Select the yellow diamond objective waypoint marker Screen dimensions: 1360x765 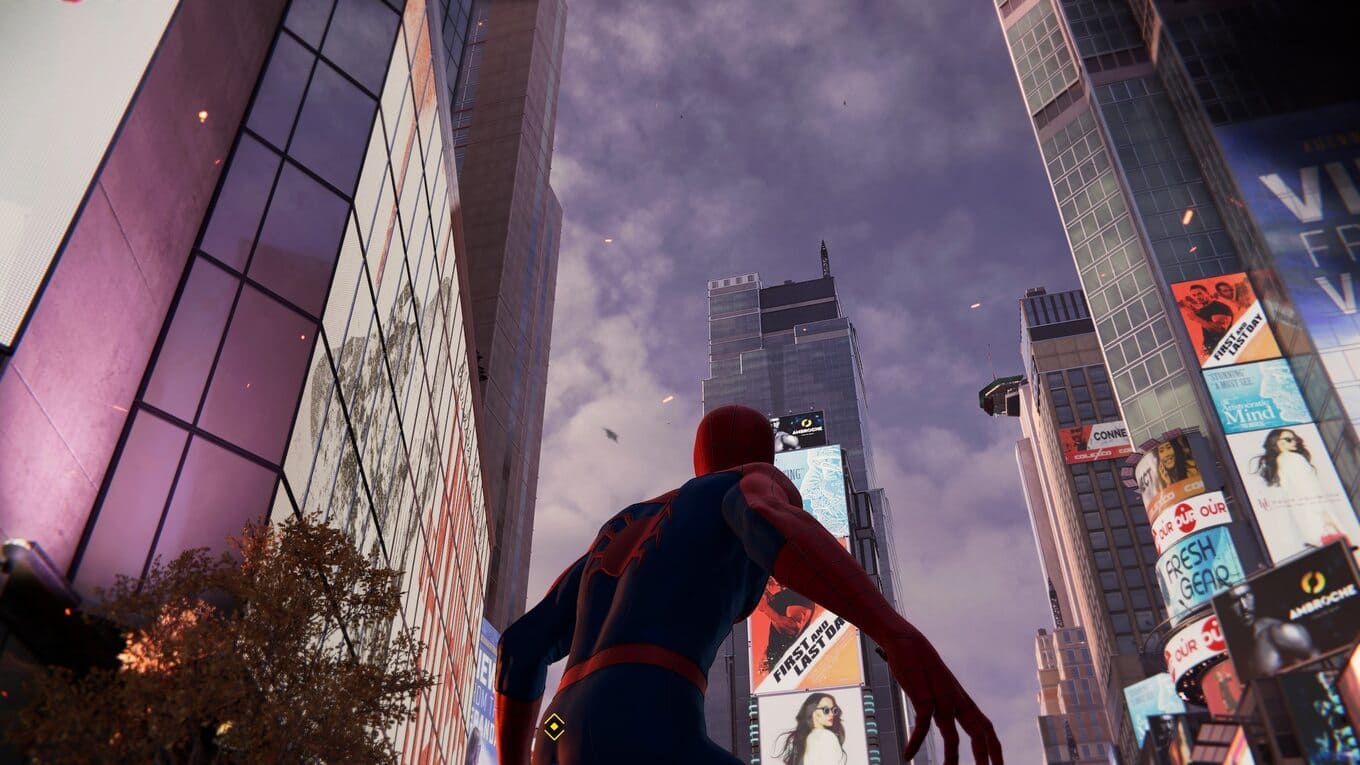point(553,726)
